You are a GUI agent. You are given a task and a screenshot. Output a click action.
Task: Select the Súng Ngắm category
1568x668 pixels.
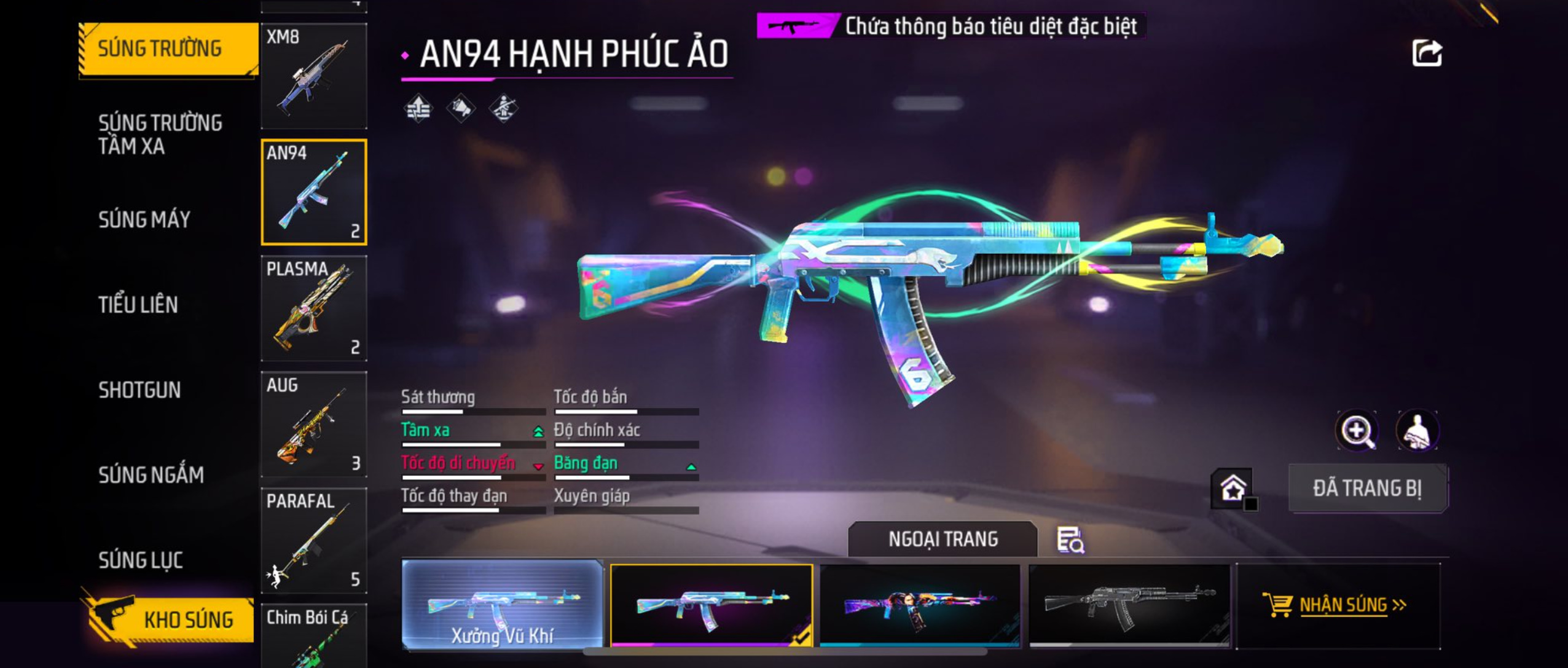[x=151, y=474]
